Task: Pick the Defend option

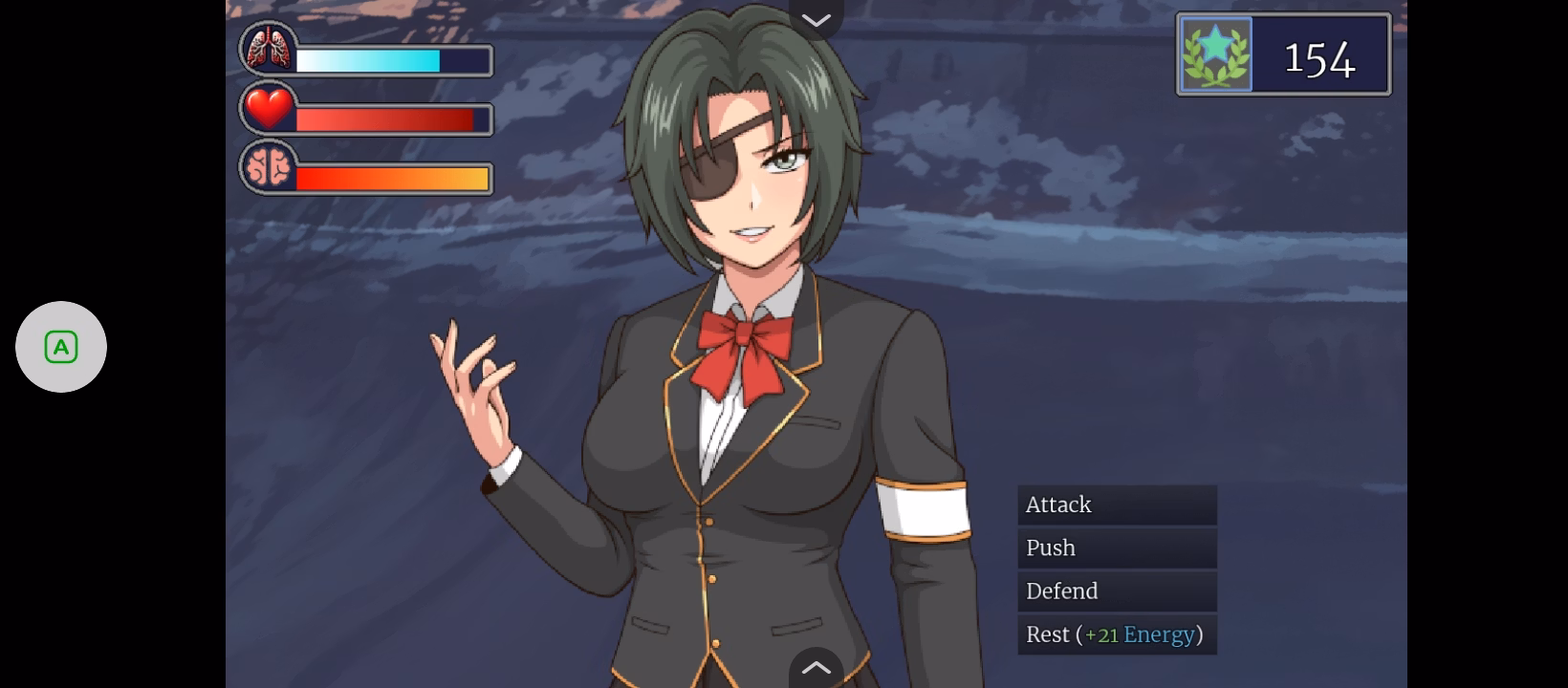Action: [x=1116, y=591]
